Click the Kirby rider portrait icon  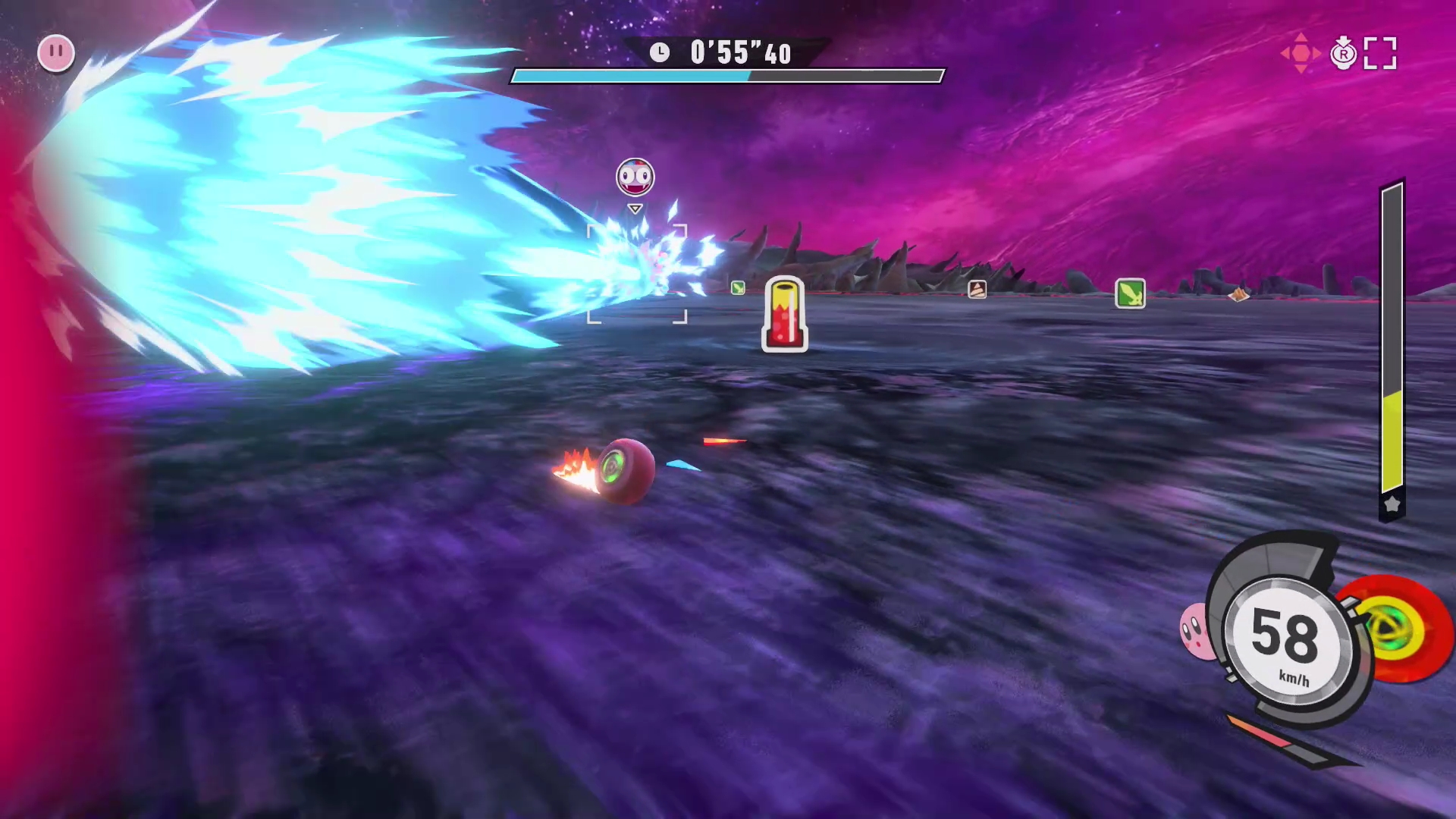click(1197, 629)
